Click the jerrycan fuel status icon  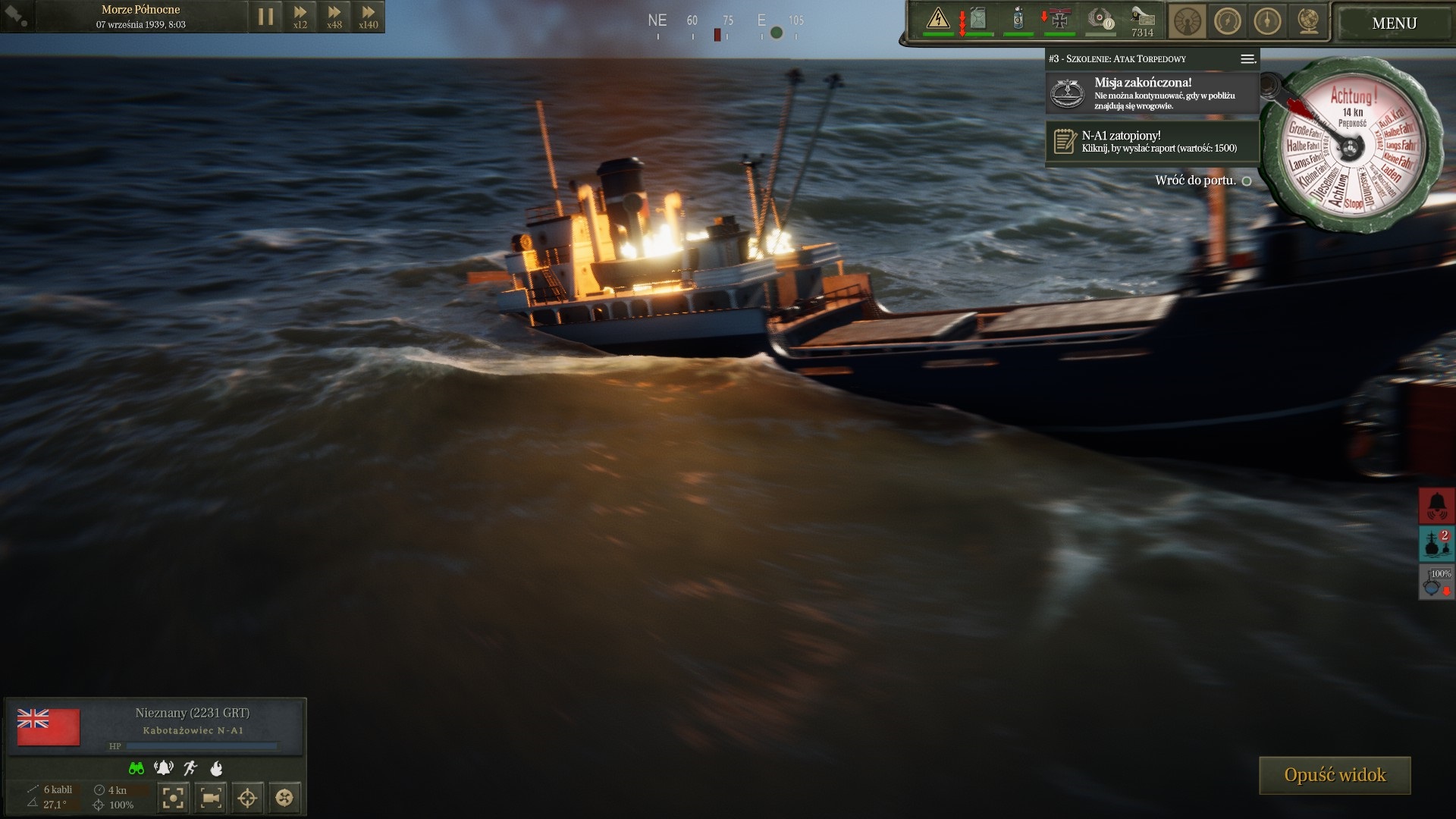click(x=978, y=19)
